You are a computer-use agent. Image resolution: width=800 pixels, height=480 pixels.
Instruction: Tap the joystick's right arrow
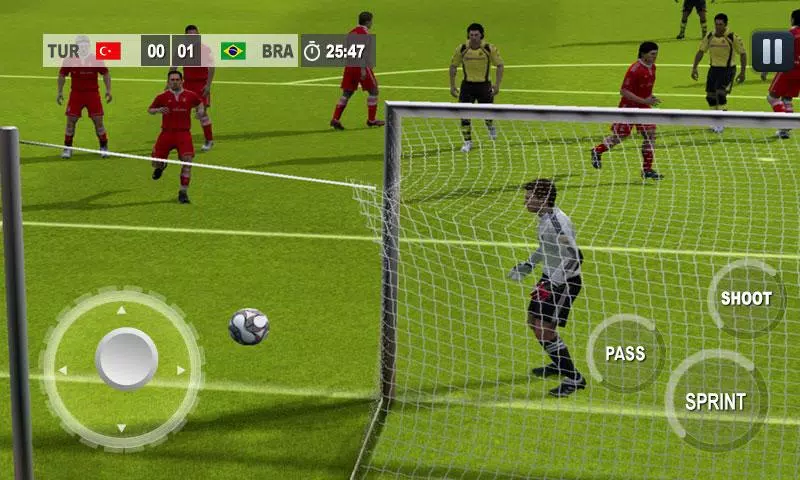[181, 370]
